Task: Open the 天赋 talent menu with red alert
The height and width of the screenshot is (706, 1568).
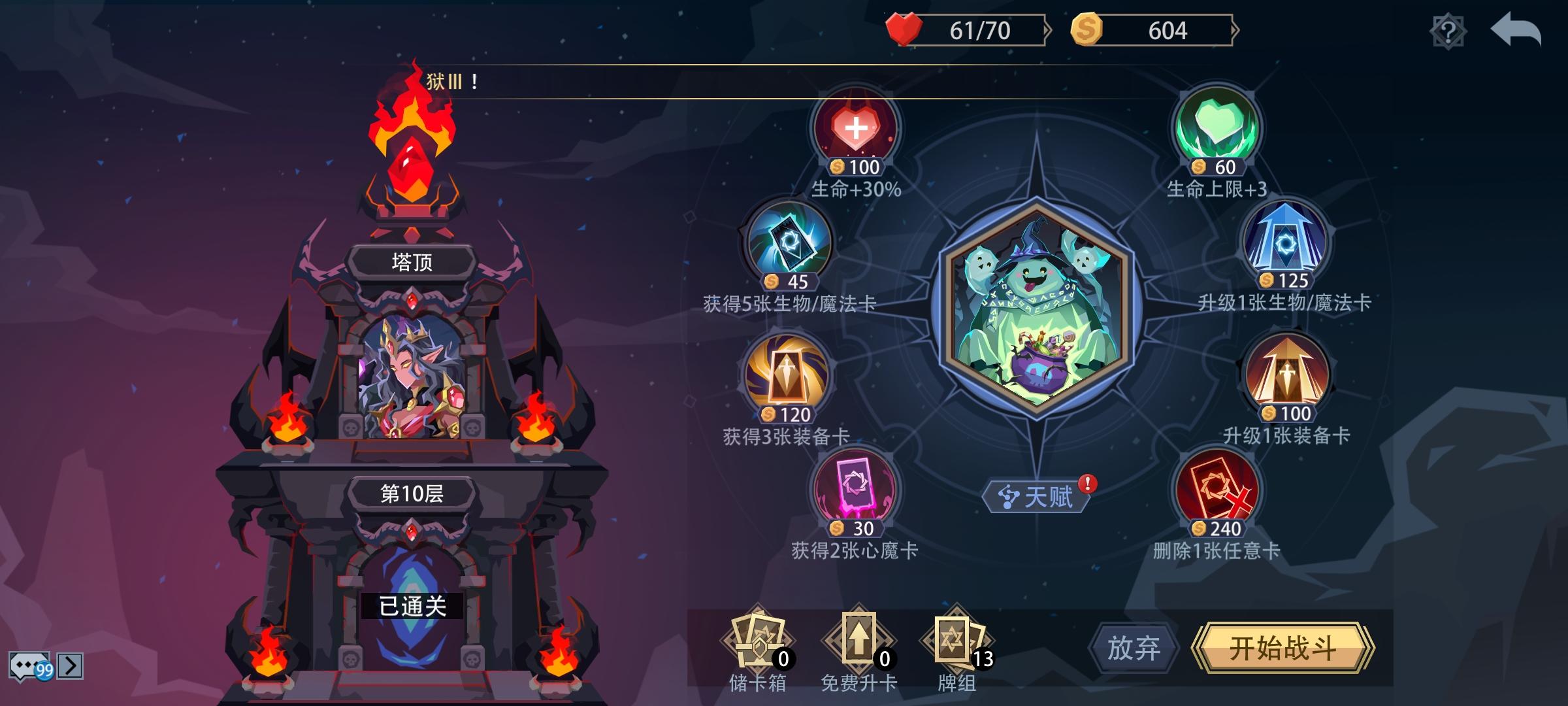Action: (x=1036, y=495)
